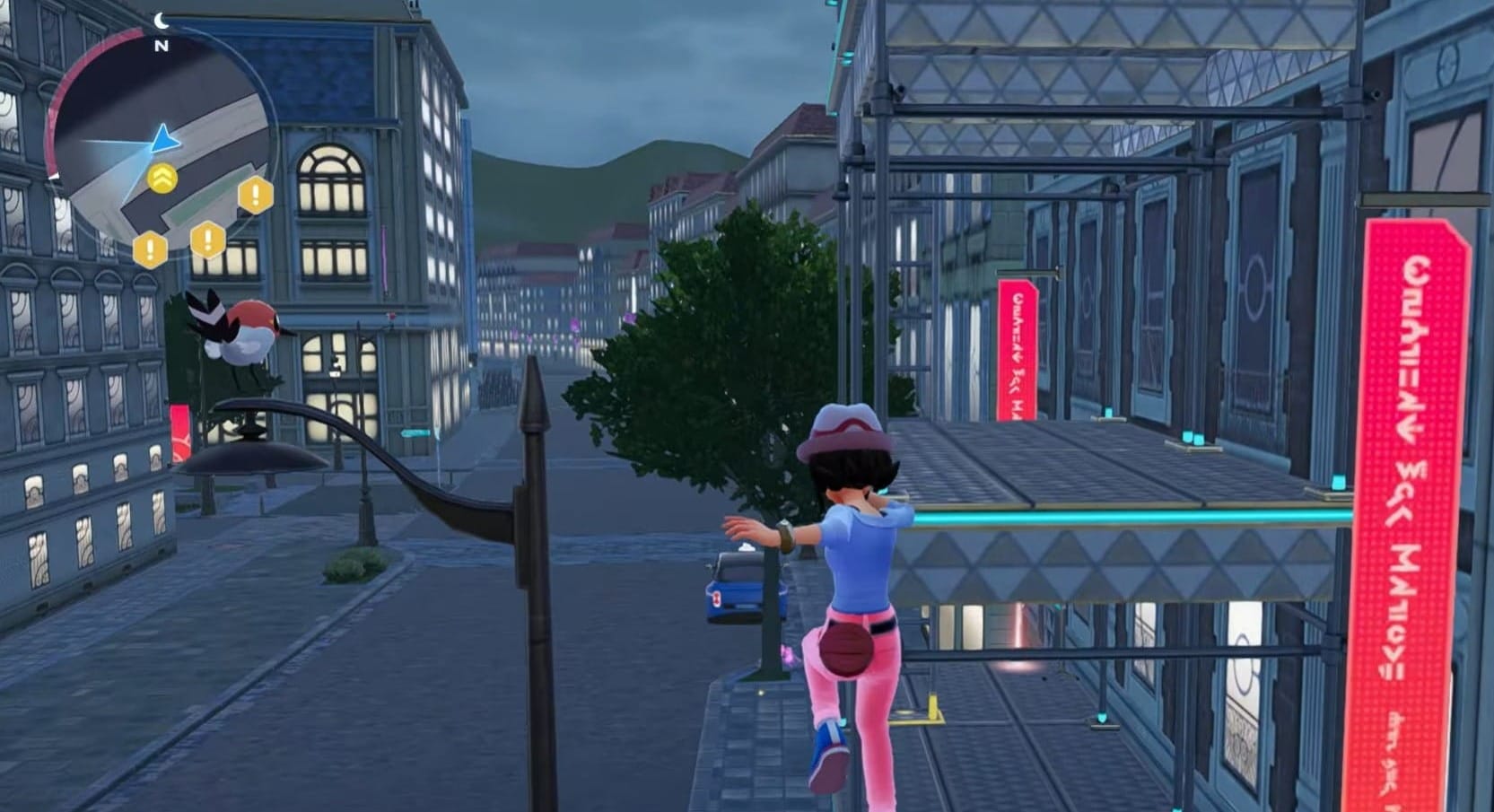This screenshot has width=1494, height=812.
Task: Select the yellow double-chevron map marker
Action: (x=162, y=179)
